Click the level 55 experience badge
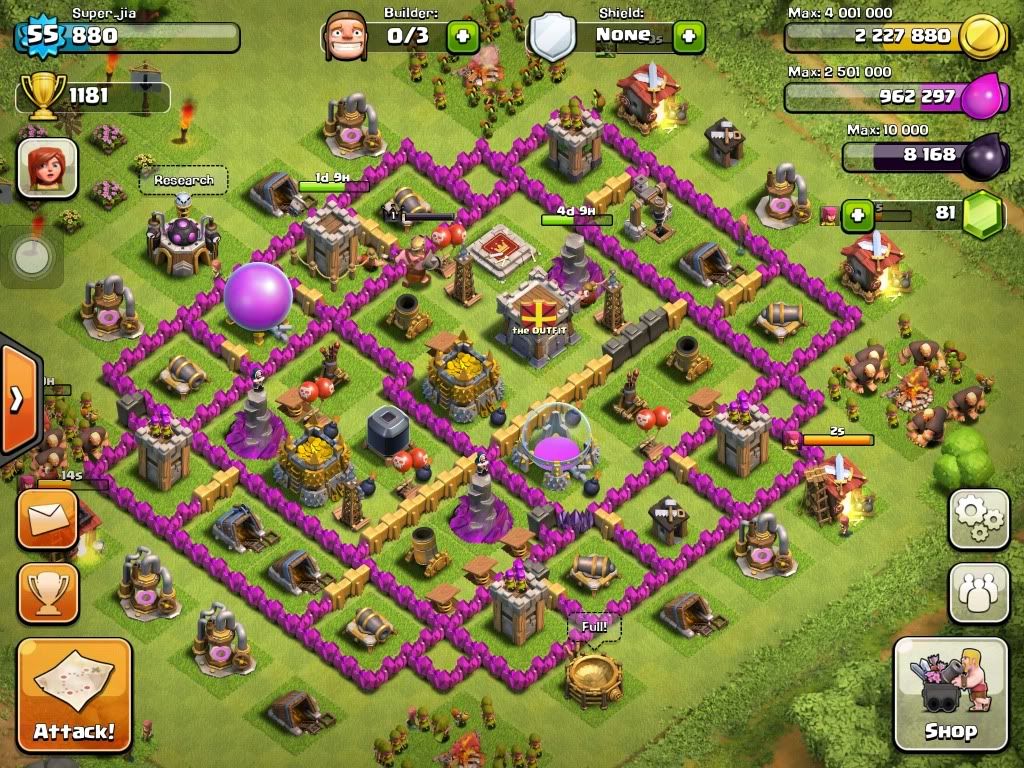The image size is (1024, 768). click(42, 36)
